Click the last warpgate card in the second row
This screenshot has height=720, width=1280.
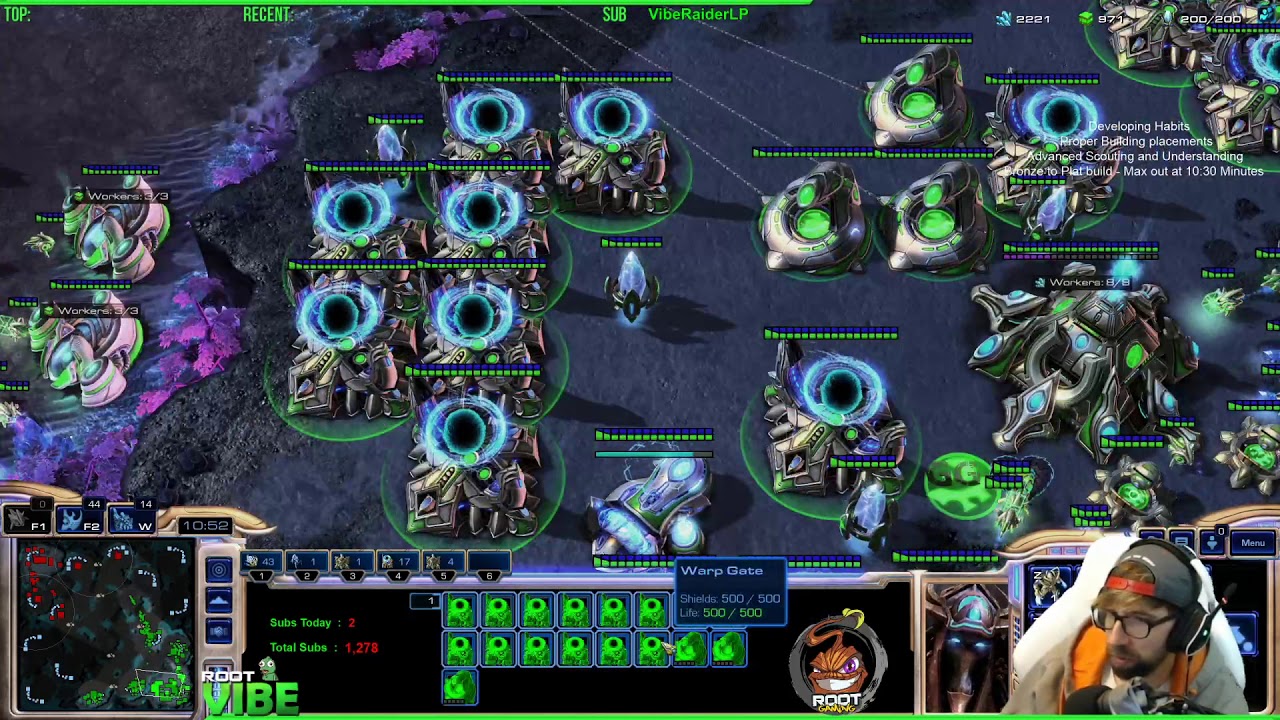tap(728, 650)
